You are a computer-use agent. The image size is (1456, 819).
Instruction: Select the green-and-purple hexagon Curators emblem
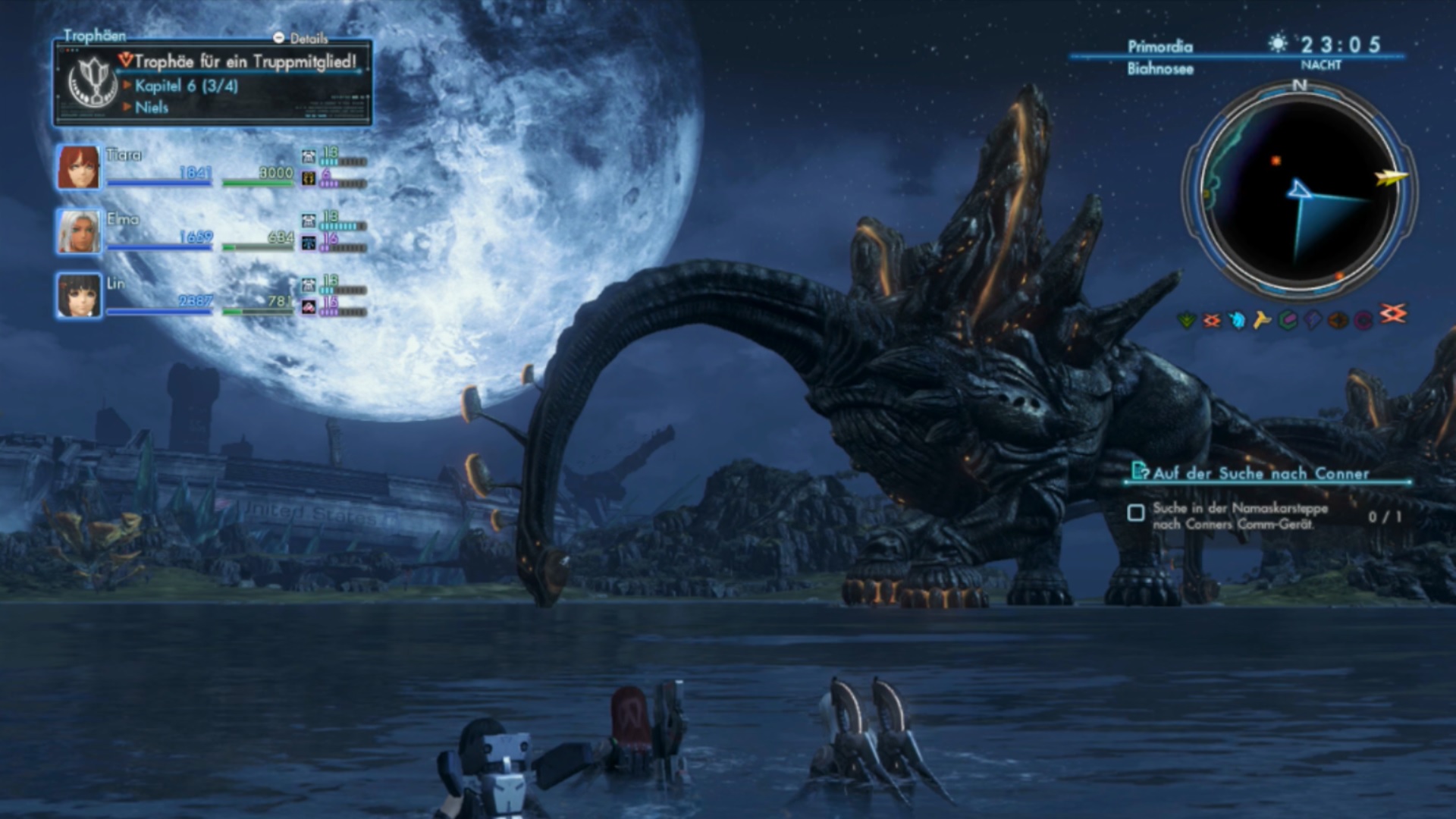(x=1288, y=321)
